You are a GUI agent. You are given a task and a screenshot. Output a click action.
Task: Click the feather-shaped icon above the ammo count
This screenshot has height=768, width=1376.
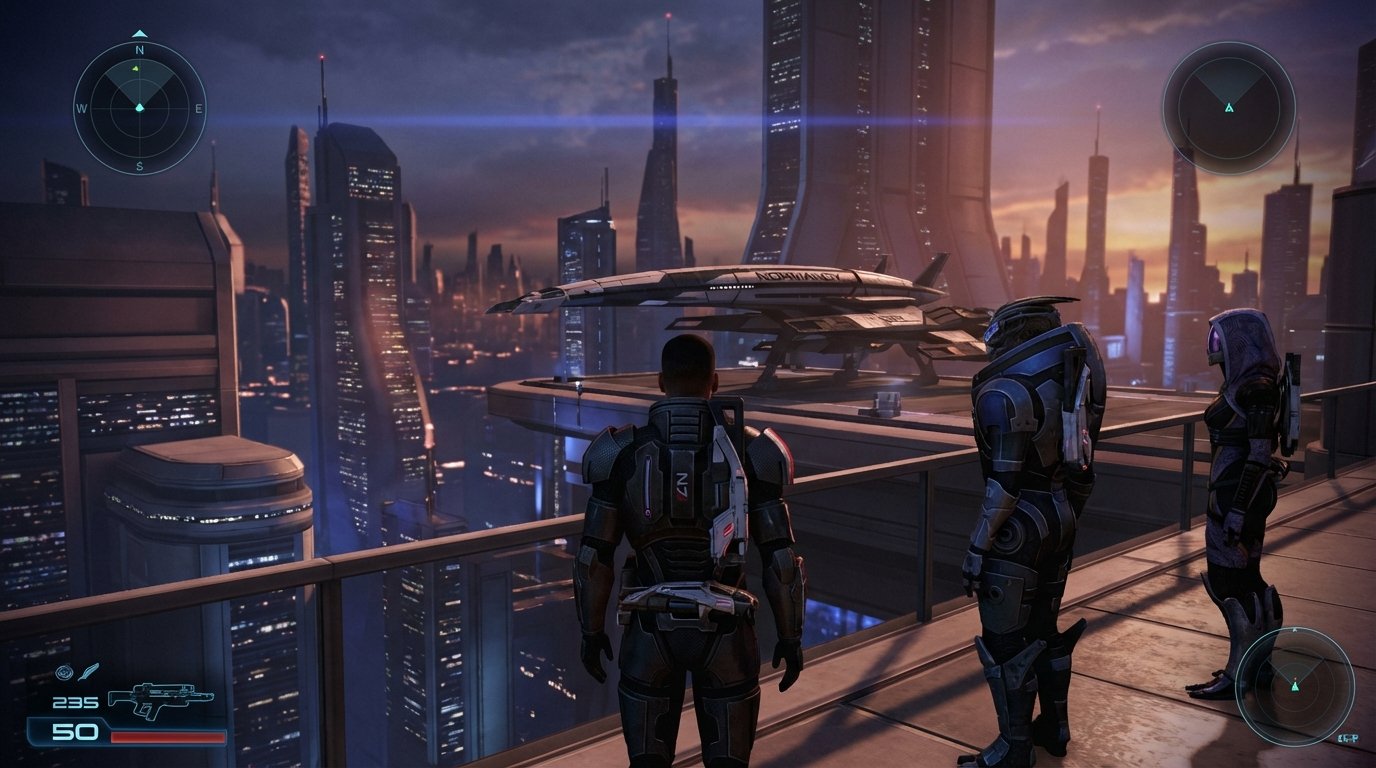coord(89,672)
